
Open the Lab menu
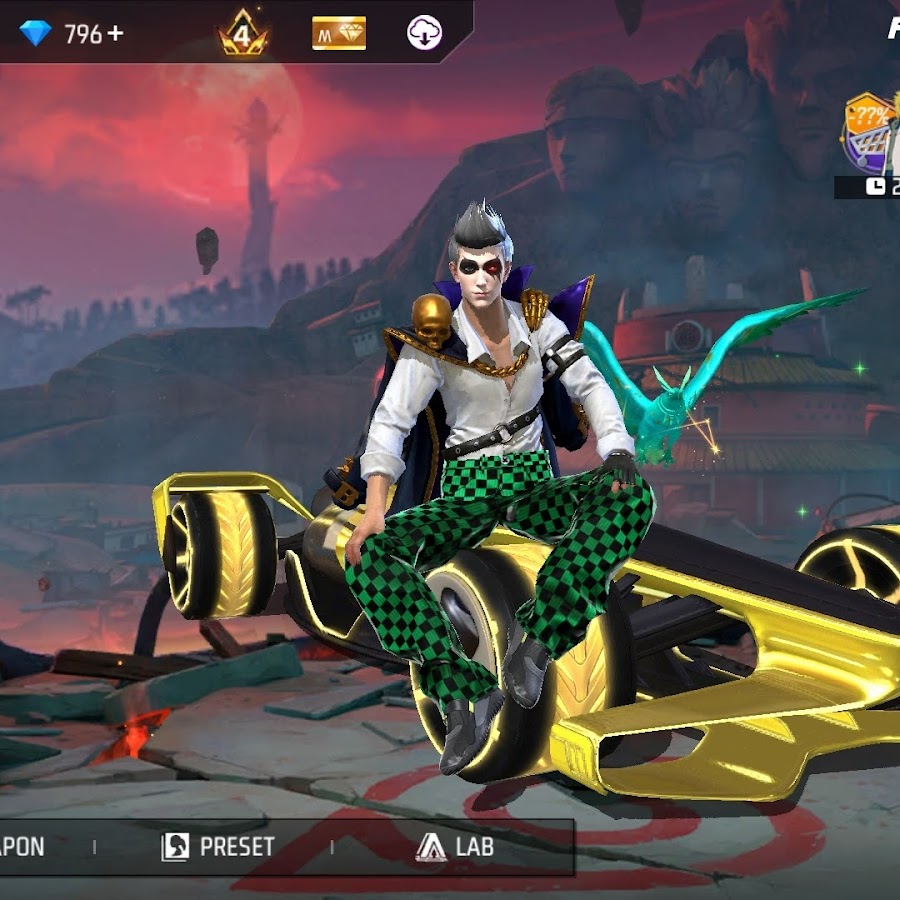coord(455,847)
